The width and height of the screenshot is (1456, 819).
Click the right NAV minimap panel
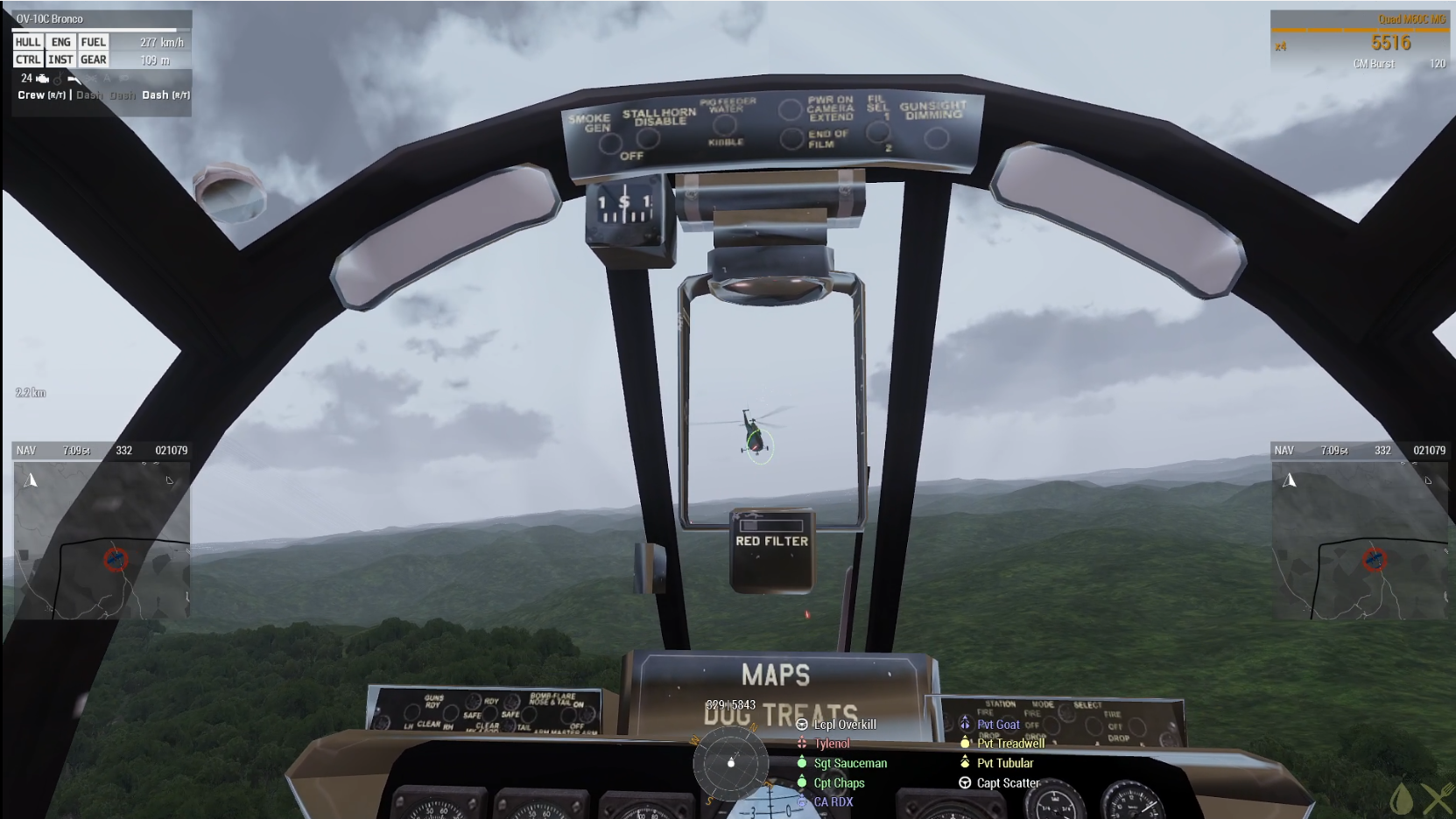[1359, 540]
